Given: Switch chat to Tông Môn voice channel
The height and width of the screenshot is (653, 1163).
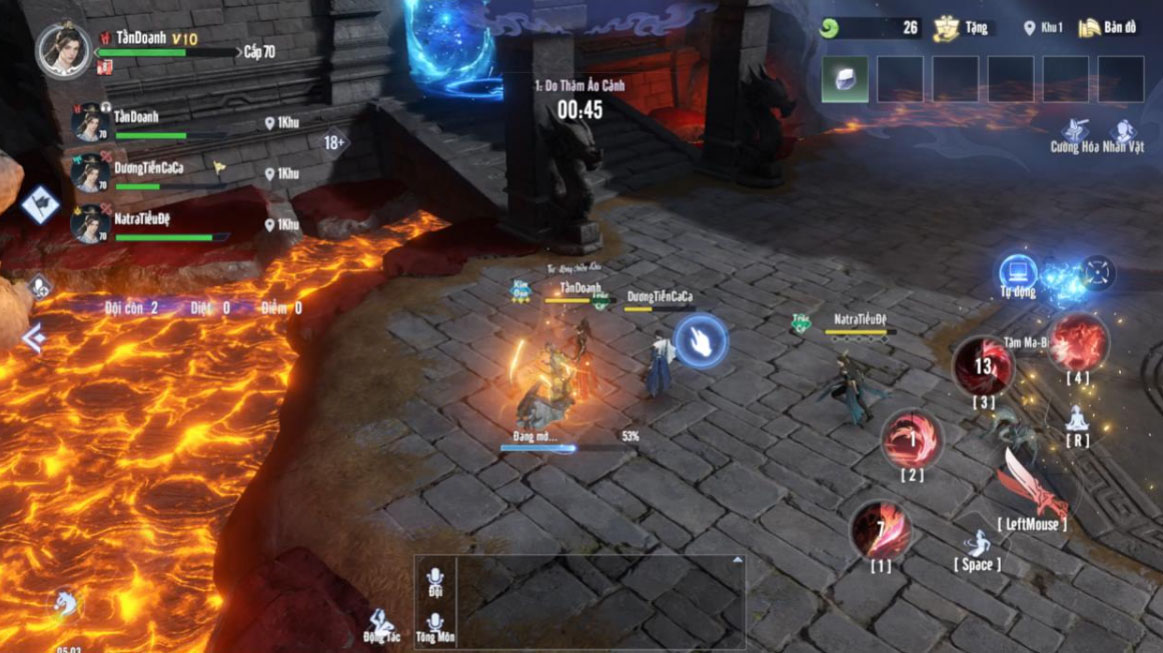Looking at the screenshot, I should (435, 625).
